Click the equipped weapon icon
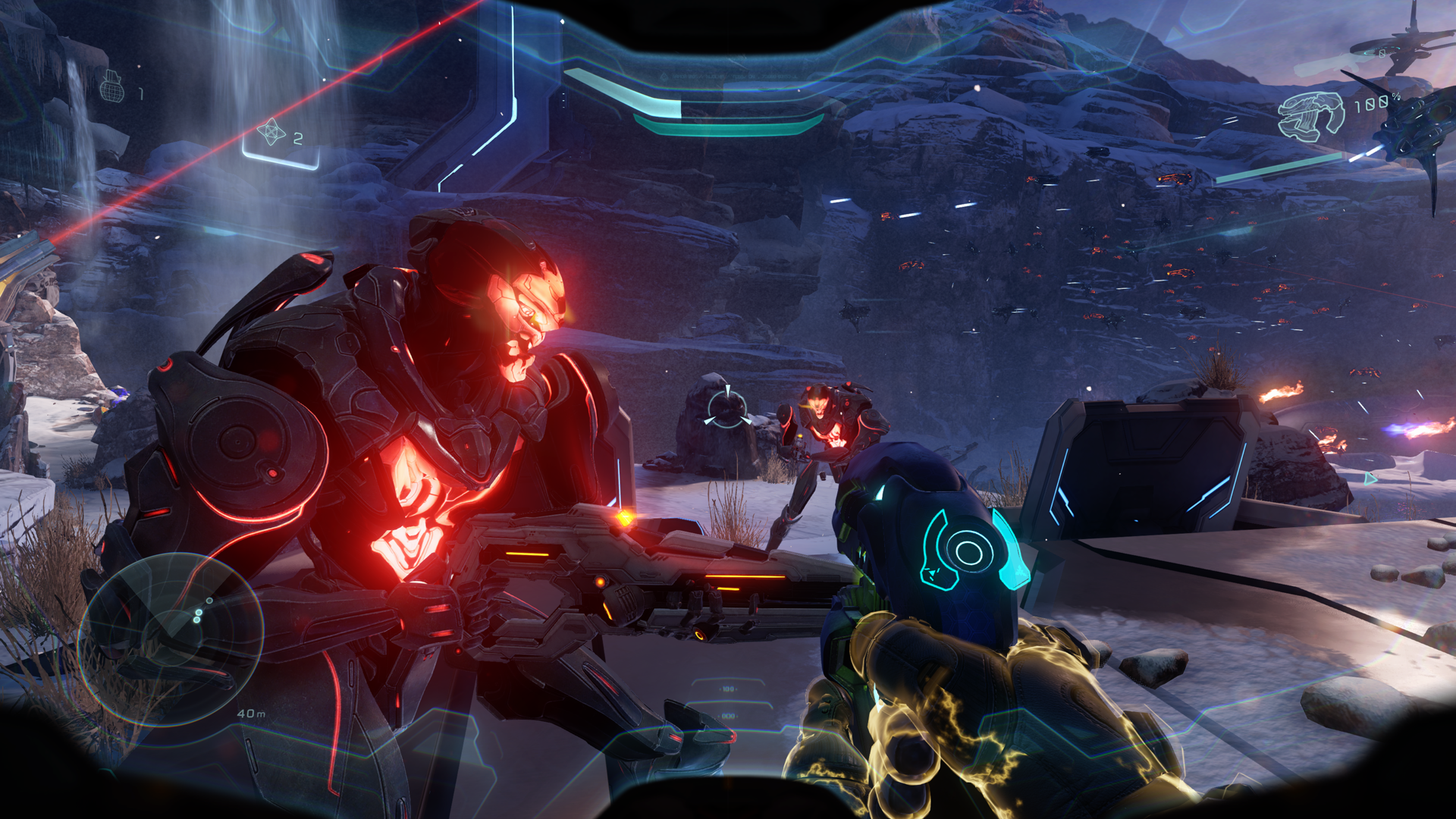The width and height of the screenshot is (1456, 819). (x=1310, y=115)
